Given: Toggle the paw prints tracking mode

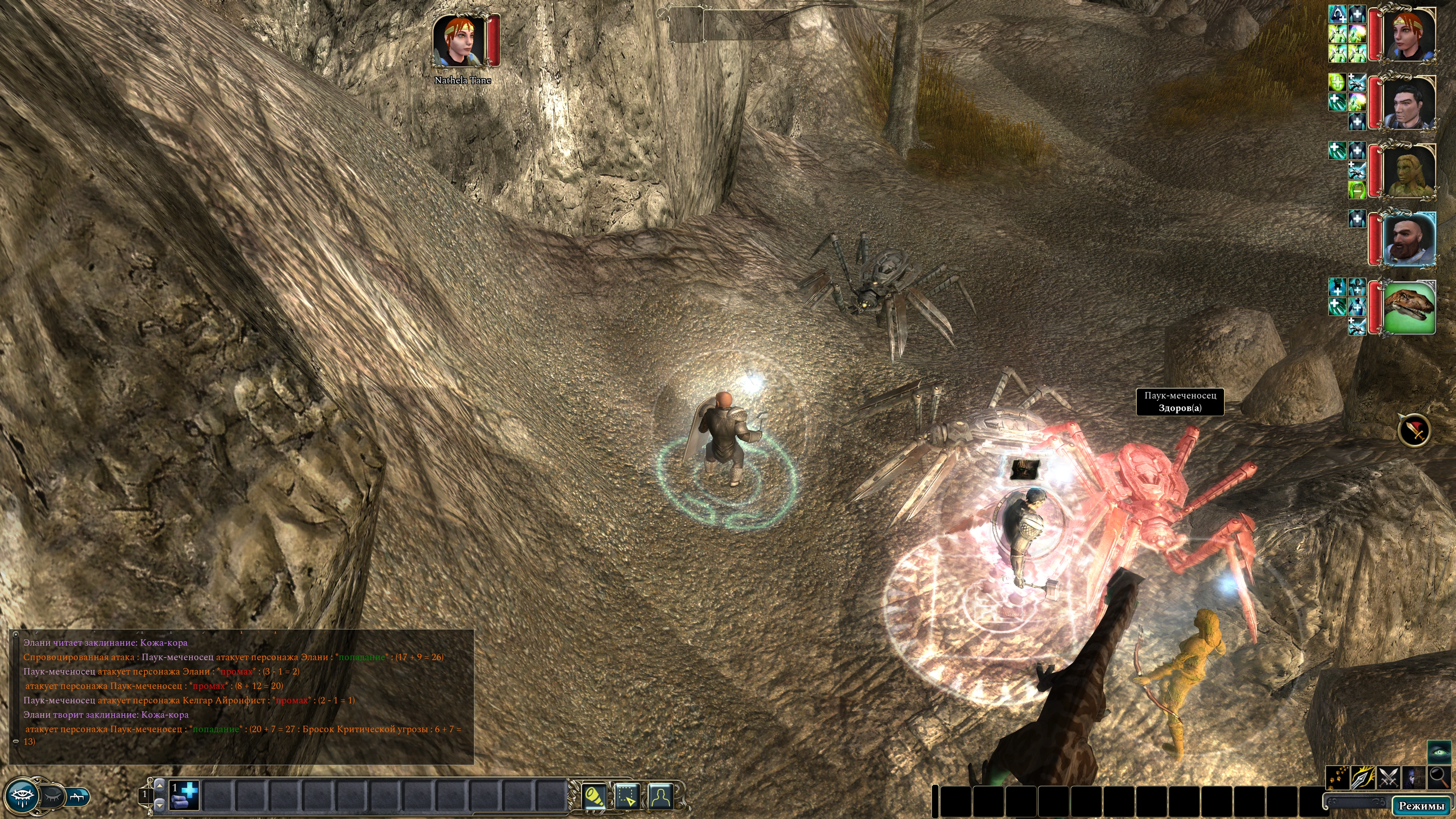Looking at the screenshot, I should click(x=1338, y=777).
